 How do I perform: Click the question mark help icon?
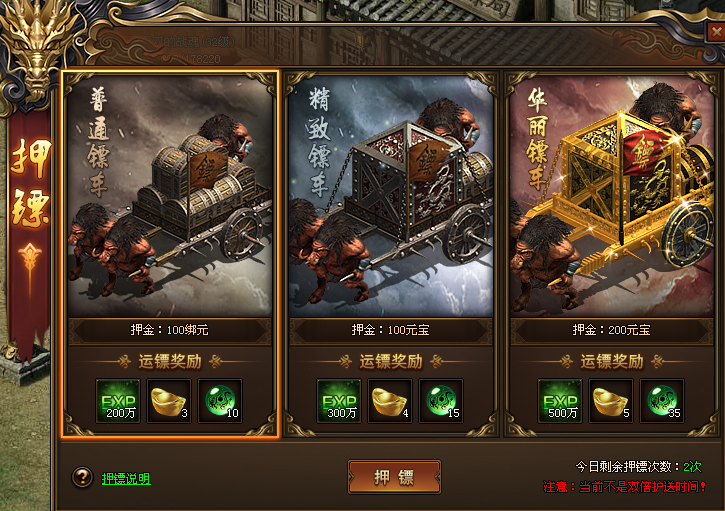click(83, 478)
